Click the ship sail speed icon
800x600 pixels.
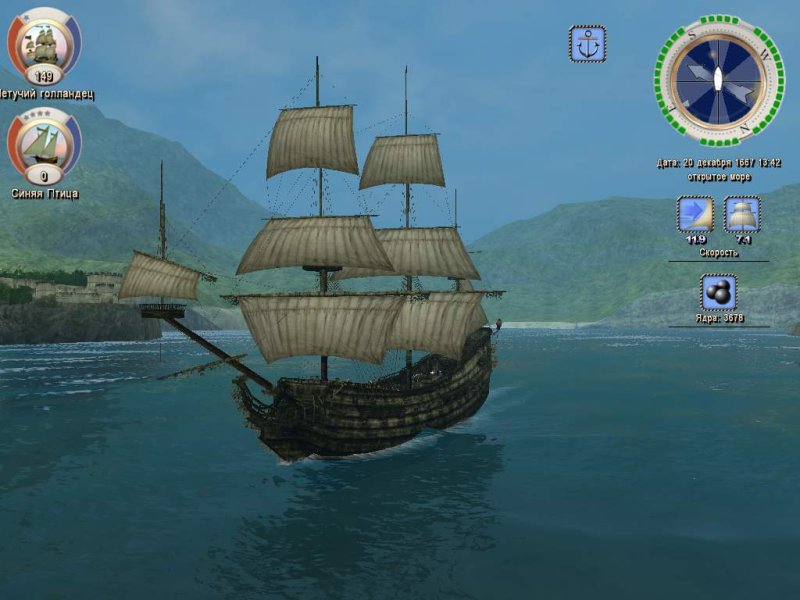pos(742,214)
